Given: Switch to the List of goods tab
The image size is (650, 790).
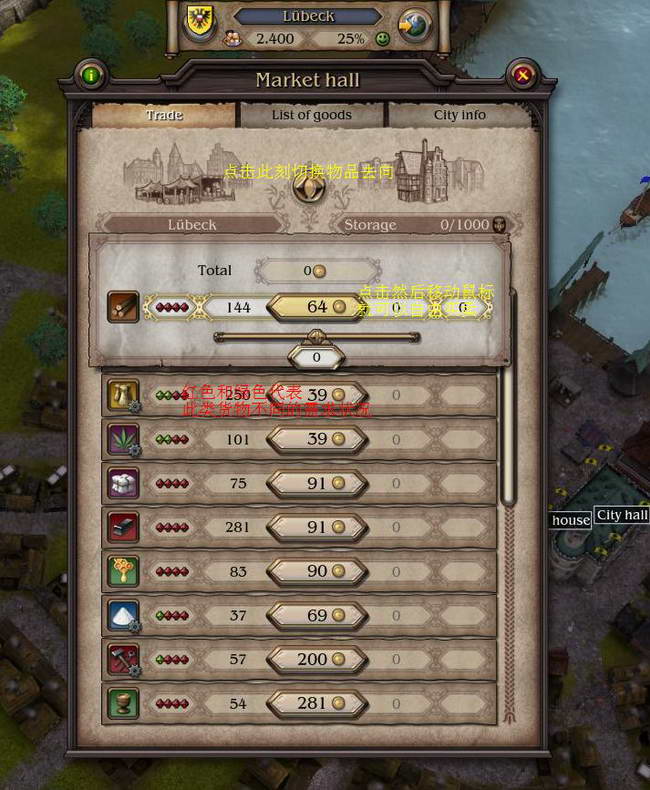Looking at the screenshot, I should 311,115.
